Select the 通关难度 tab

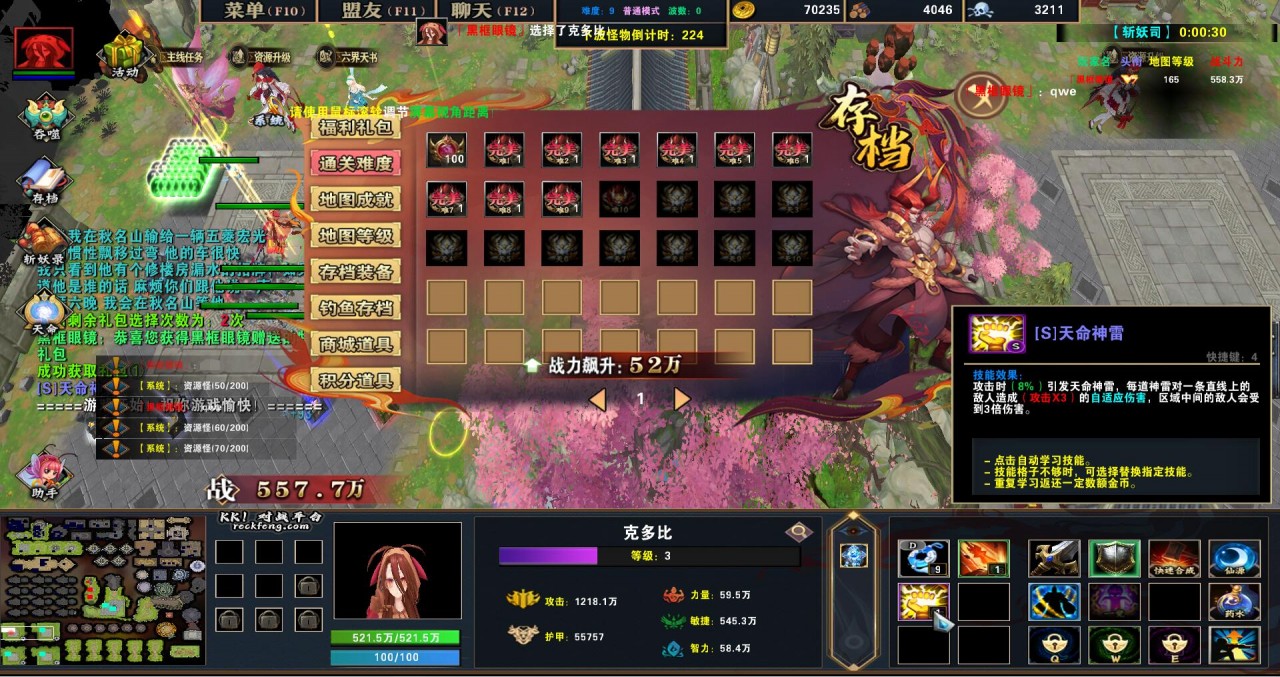pos(355,163)
